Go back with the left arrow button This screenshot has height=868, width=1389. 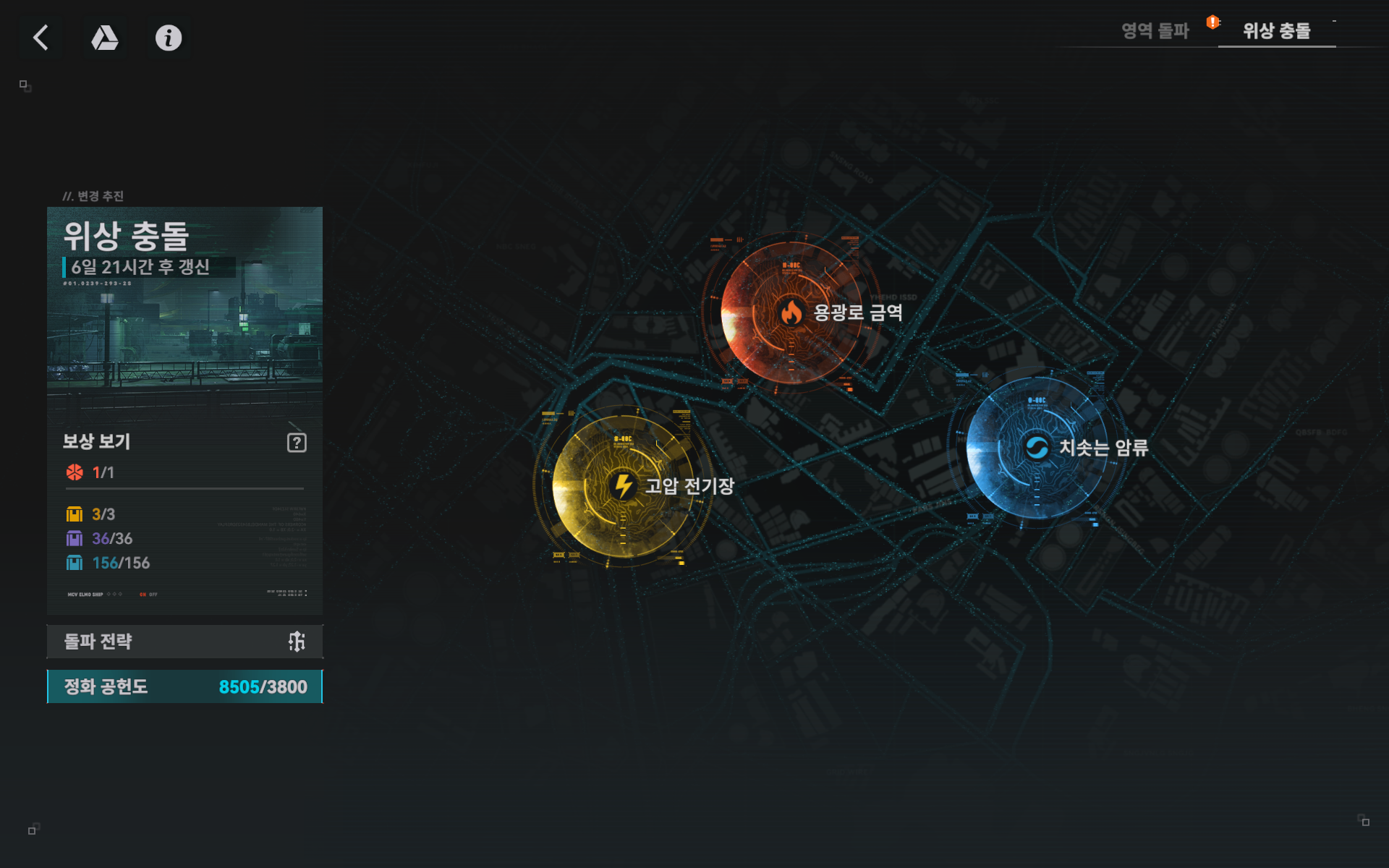click(x=41, y=38)
